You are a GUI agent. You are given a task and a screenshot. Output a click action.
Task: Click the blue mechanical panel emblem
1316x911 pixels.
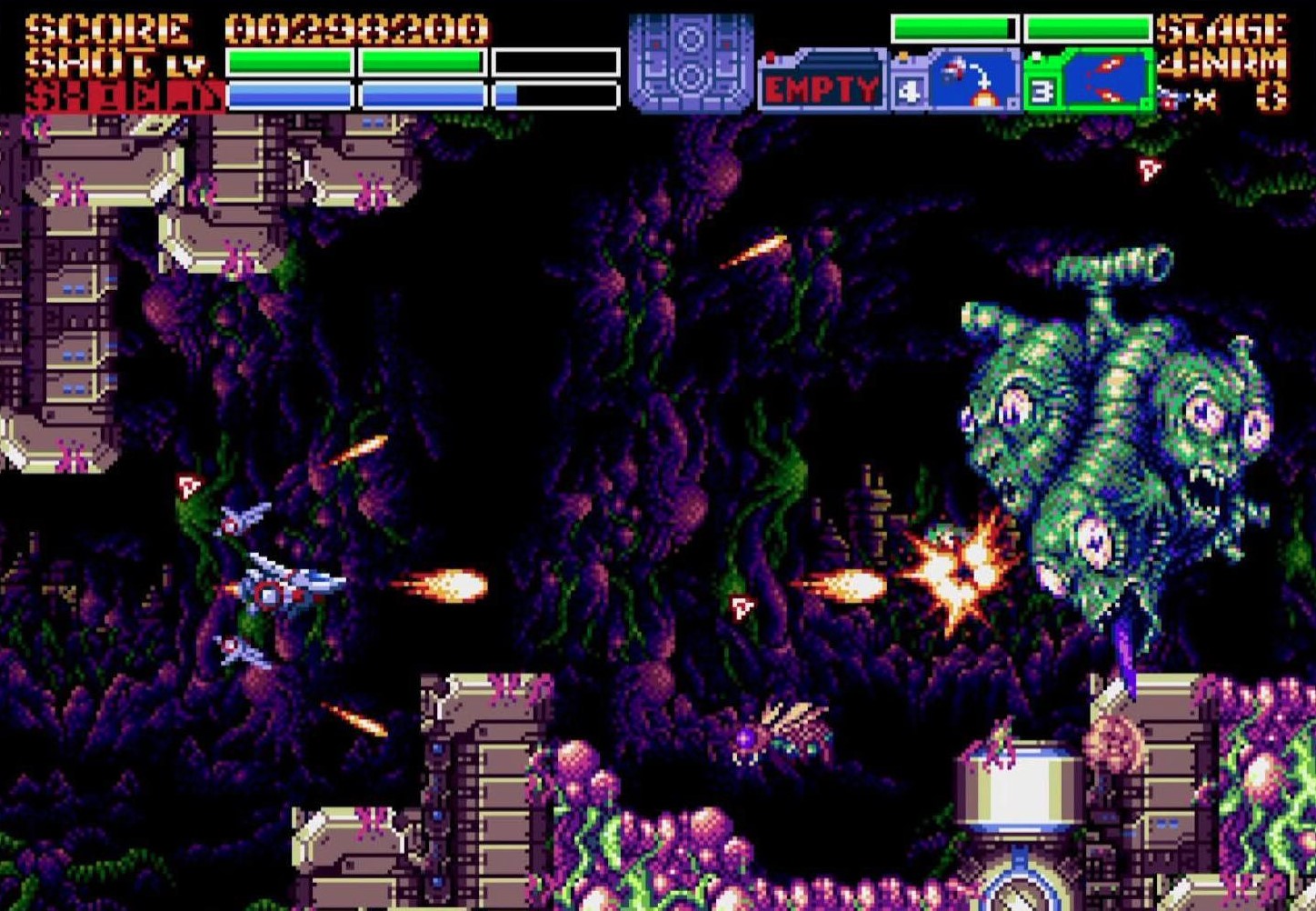click(x=691, y=62)
